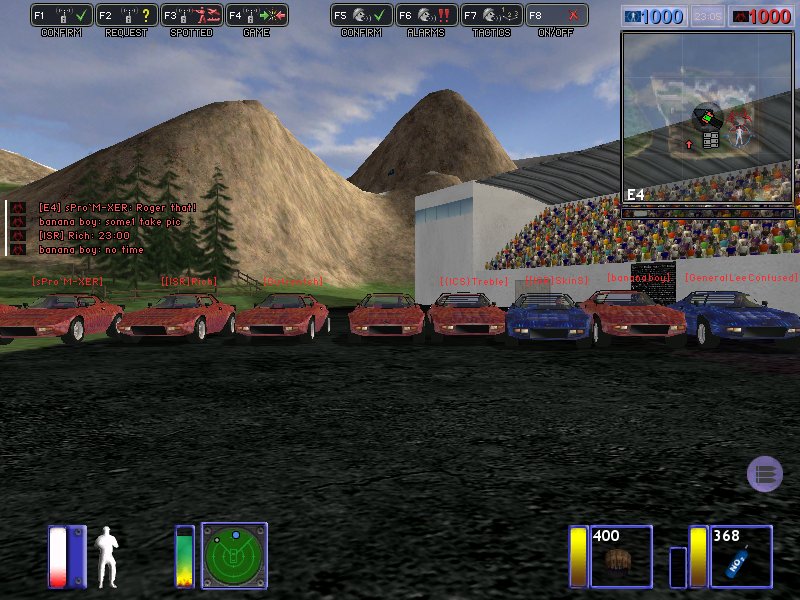
Task: Open the F7 Tactics menu
Action: pos(491,16)
